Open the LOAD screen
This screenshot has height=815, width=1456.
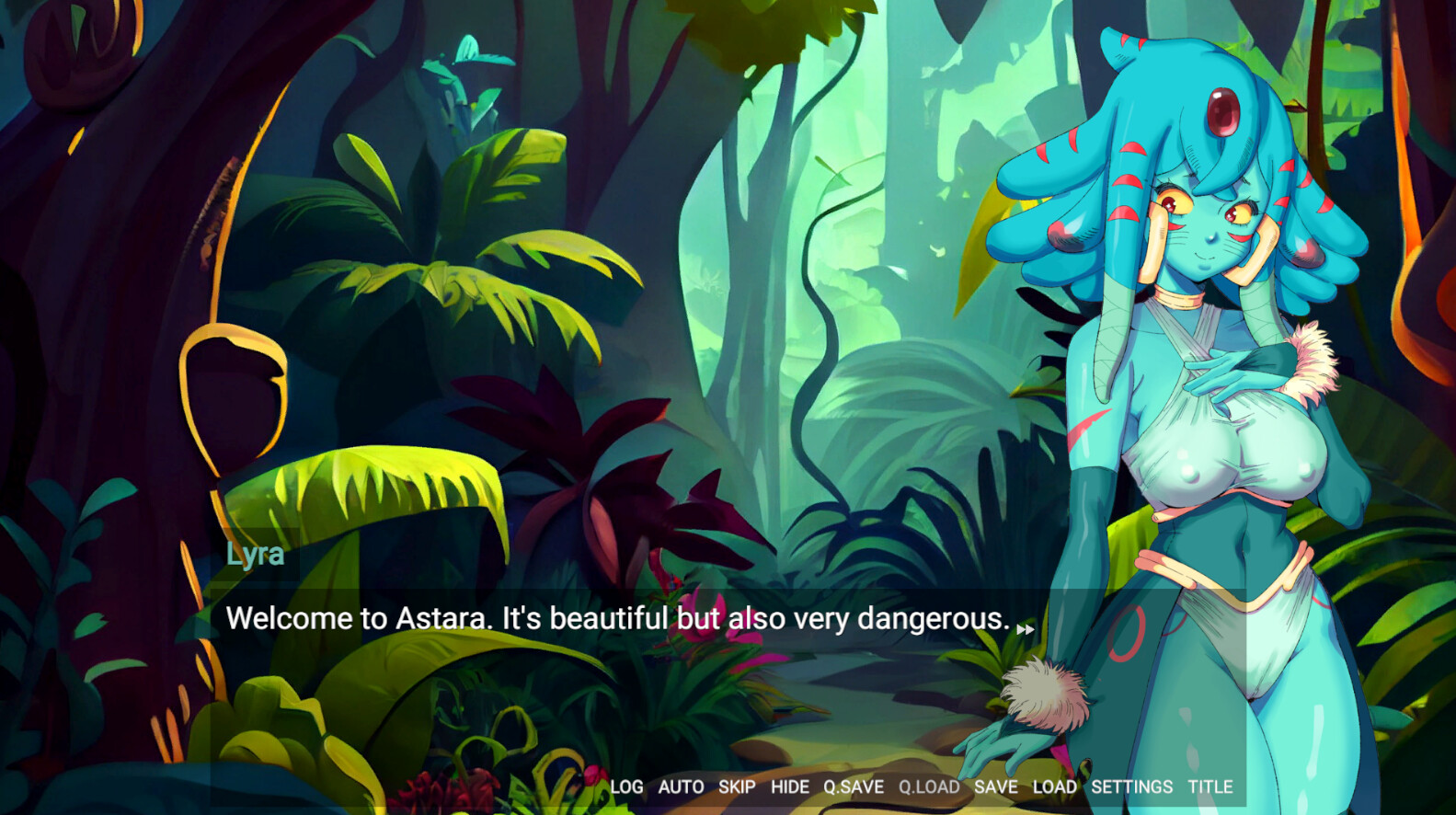(x=1055, y=786)
